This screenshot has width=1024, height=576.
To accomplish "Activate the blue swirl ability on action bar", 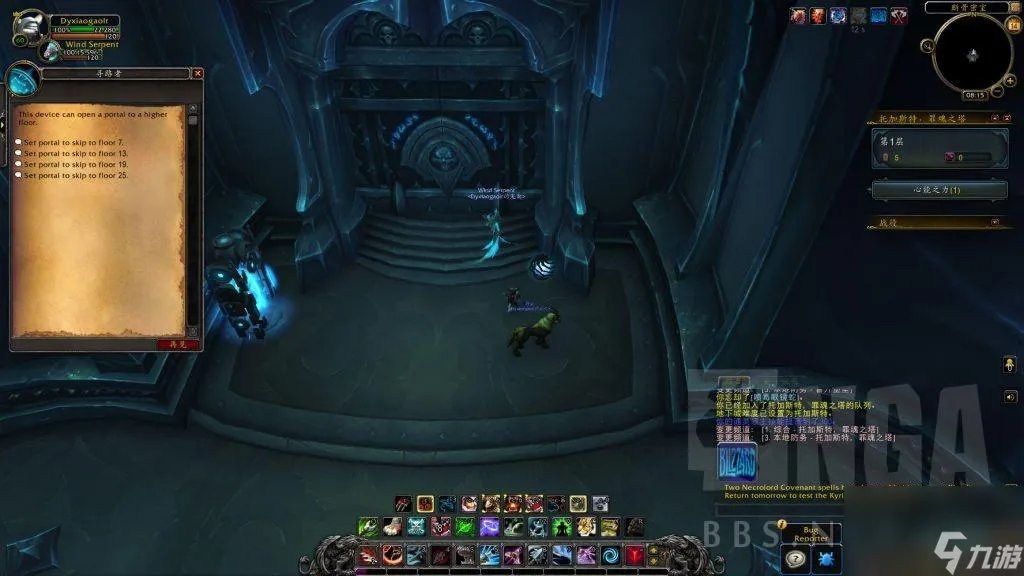I will pos(610,555).
